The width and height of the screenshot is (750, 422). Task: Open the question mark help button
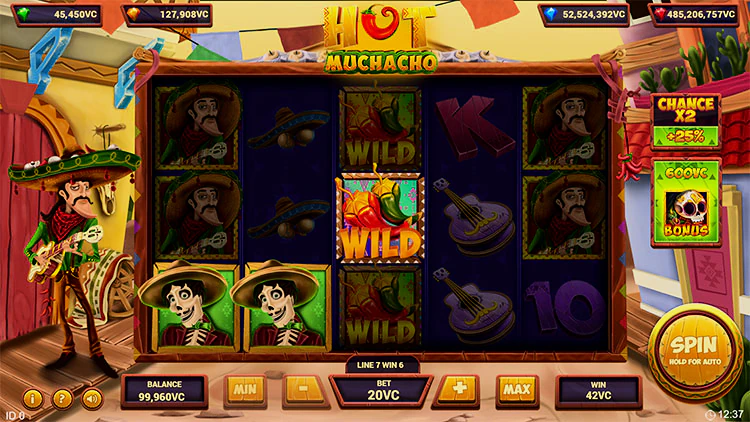[x=62, y=398]
